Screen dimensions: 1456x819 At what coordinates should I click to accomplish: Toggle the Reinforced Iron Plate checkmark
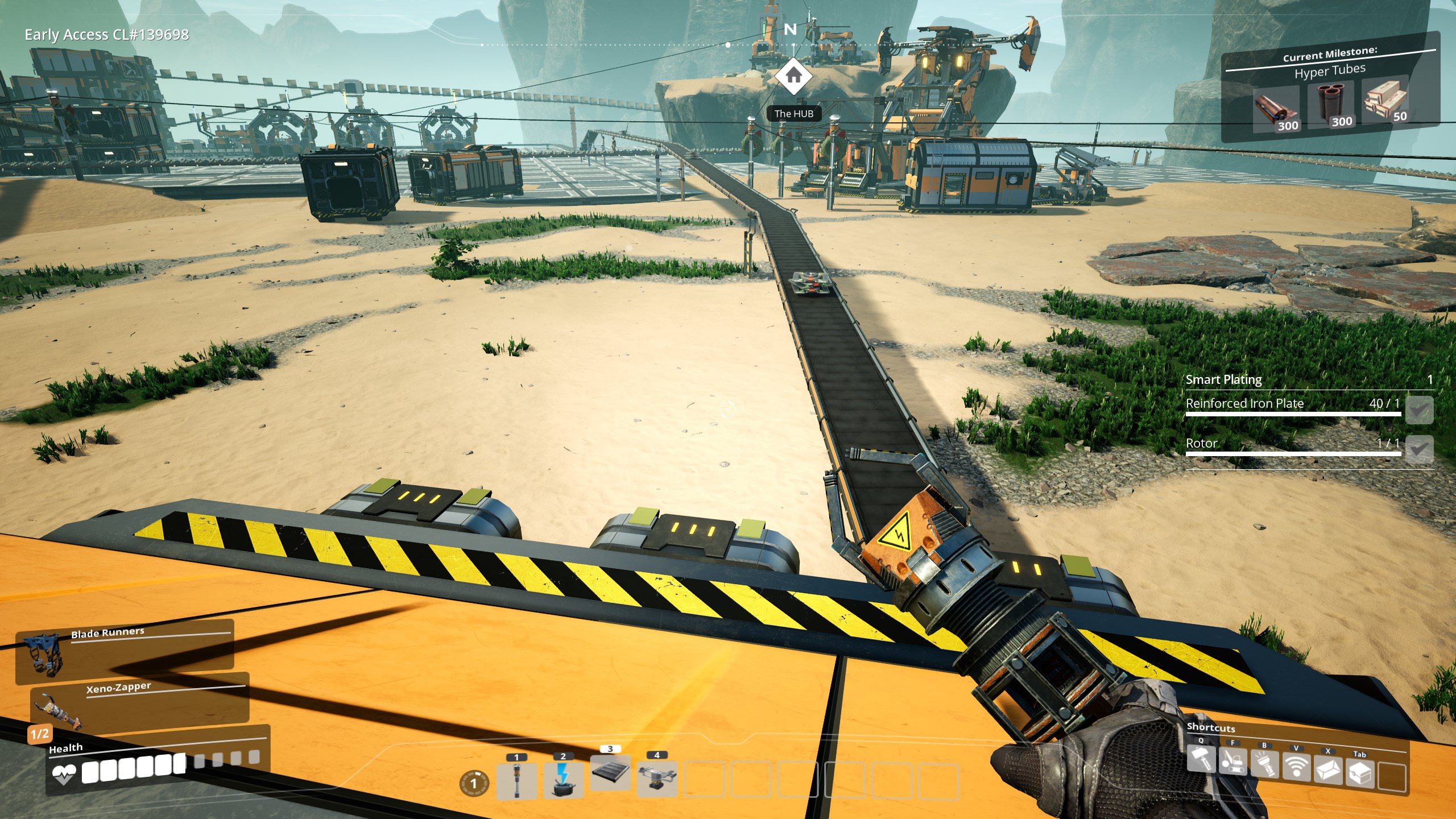1419,409
